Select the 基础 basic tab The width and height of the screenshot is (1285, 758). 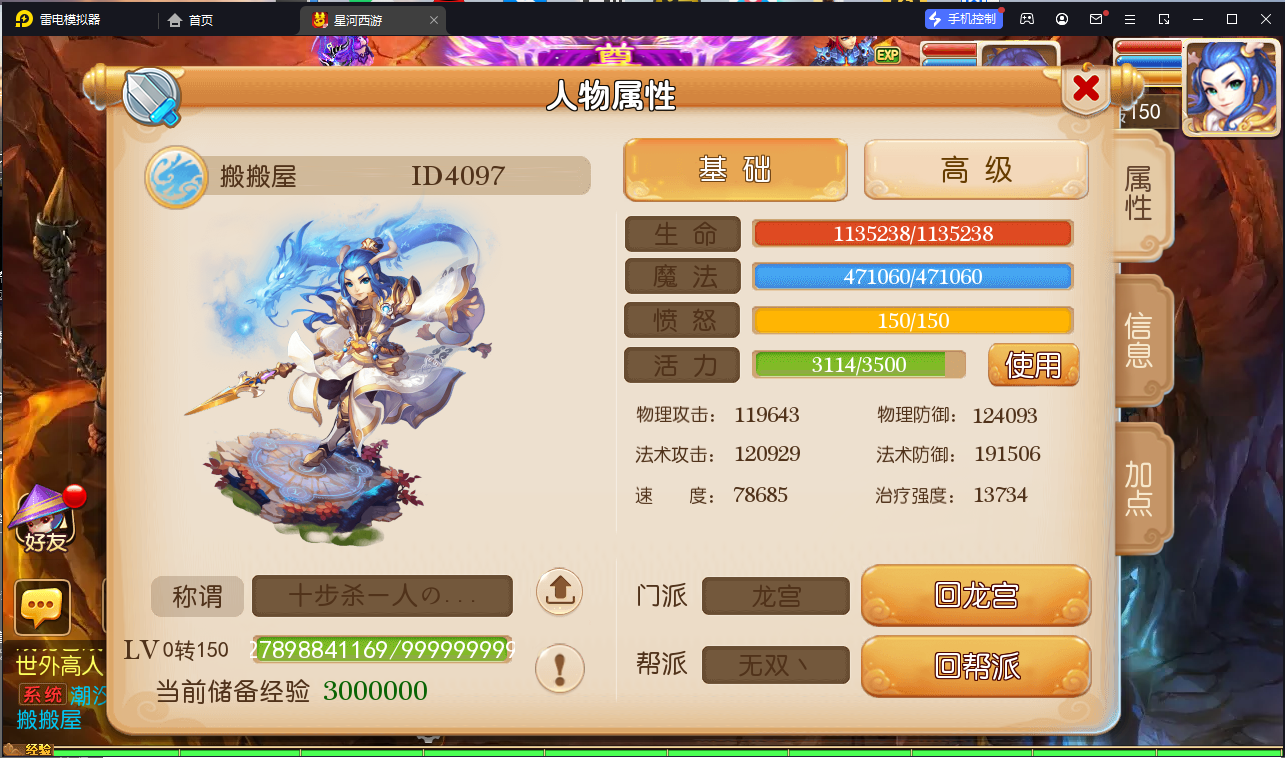[735, 170]
